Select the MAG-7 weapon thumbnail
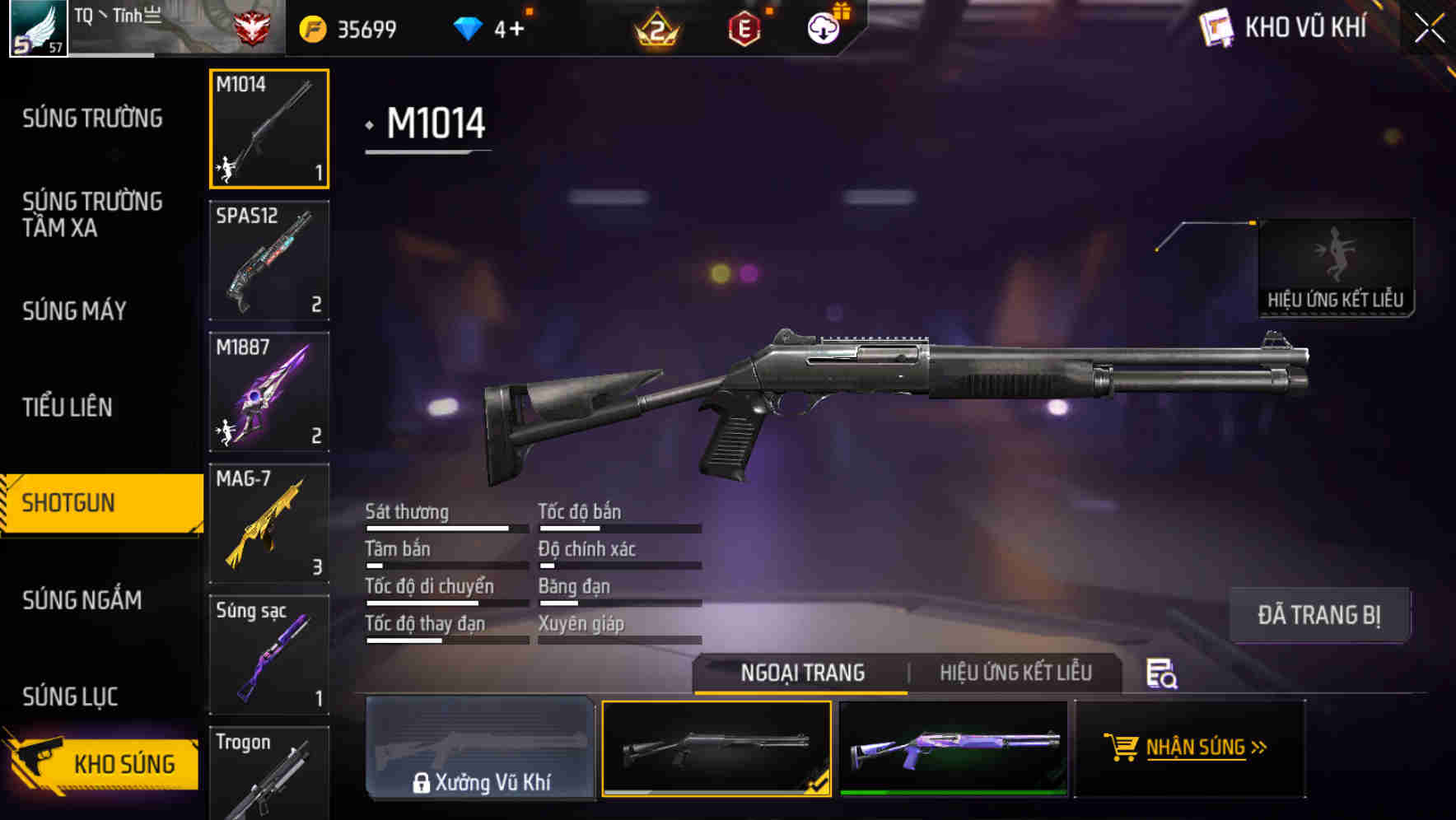Viewport: 1456px width, 820px height. 268,523
